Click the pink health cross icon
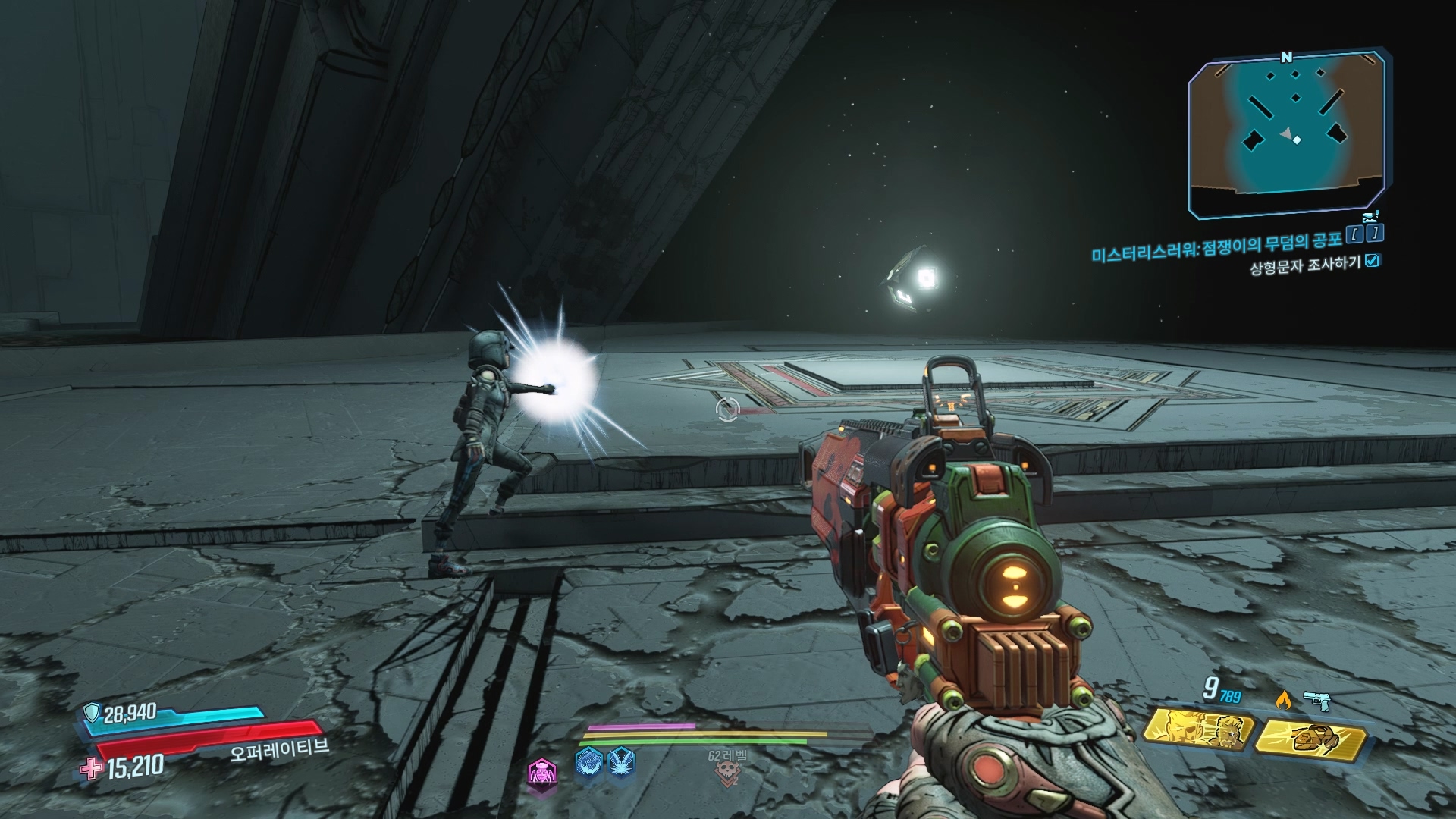Image resolution: width=1456 pixels, height=819 pixels. pyautogui.click(x=92, y=769)
